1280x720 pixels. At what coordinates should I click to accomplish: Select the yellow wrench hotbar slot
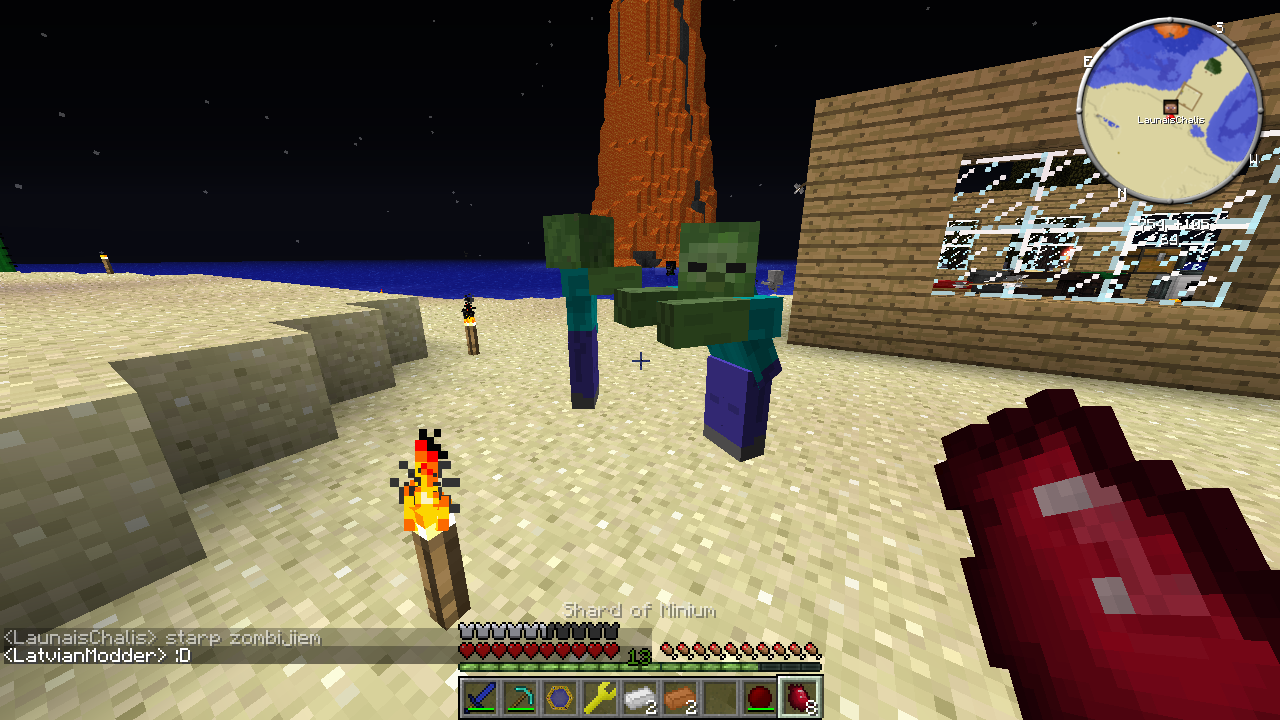tap(600, 697)
